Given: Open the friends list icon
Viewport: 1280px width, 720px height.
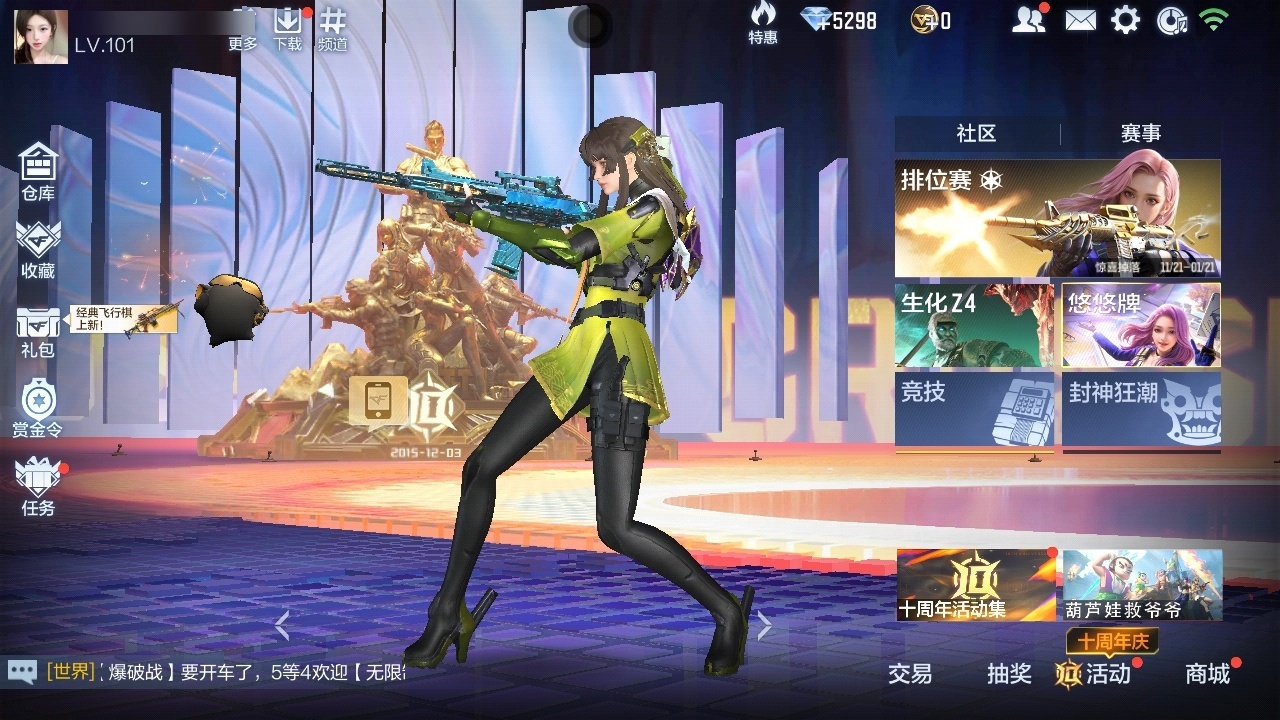Looking at the screenshot, I should pos(1028,20).
